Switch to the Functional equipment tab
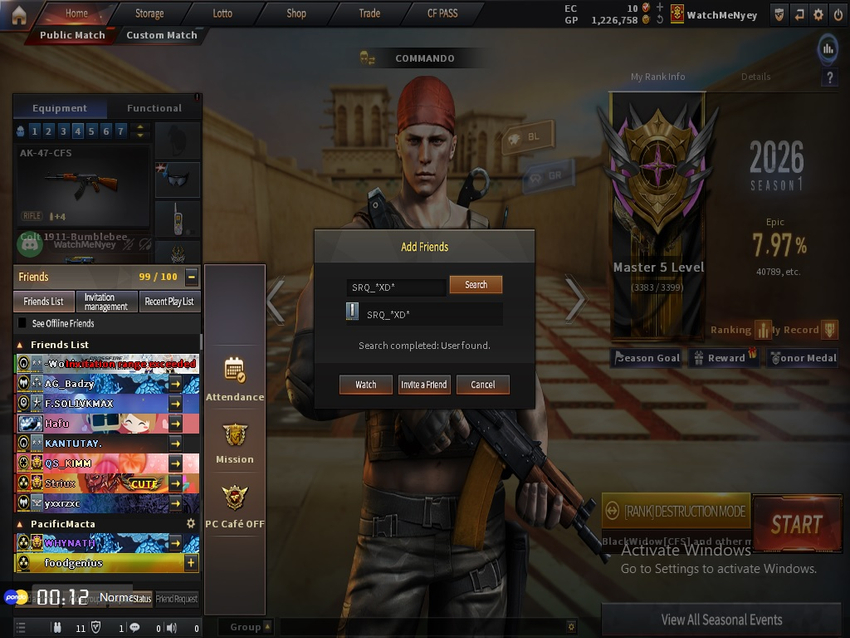Screen dimensions: 850x638 tap(154, 108)
